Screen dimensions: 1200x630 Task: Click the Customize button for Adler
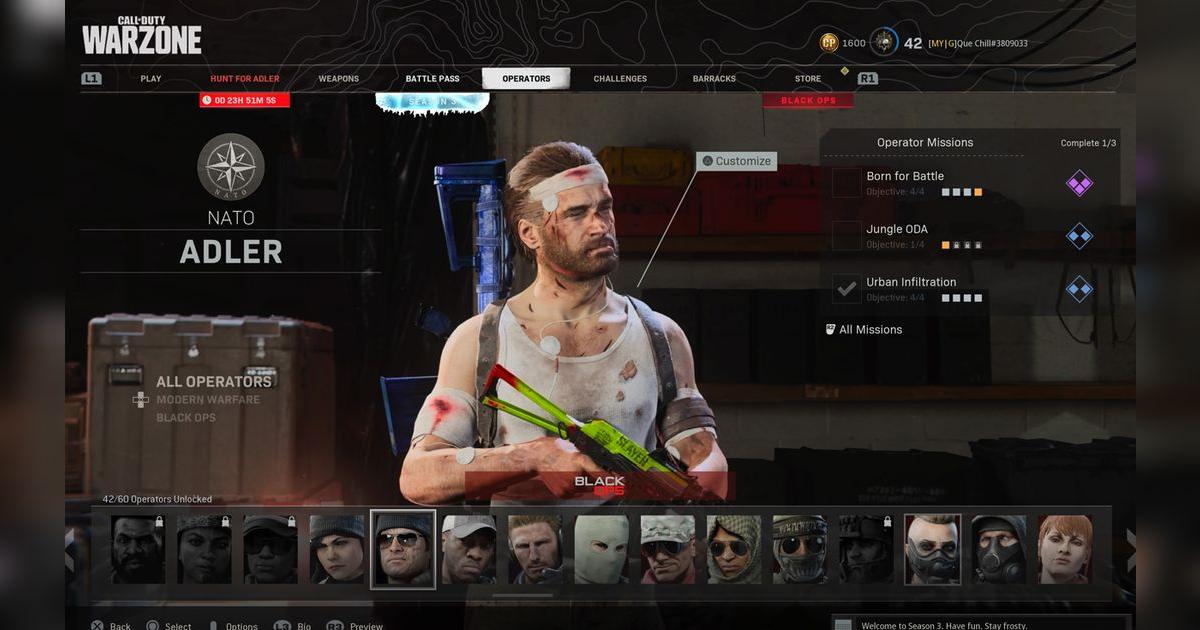click(737, 161)
